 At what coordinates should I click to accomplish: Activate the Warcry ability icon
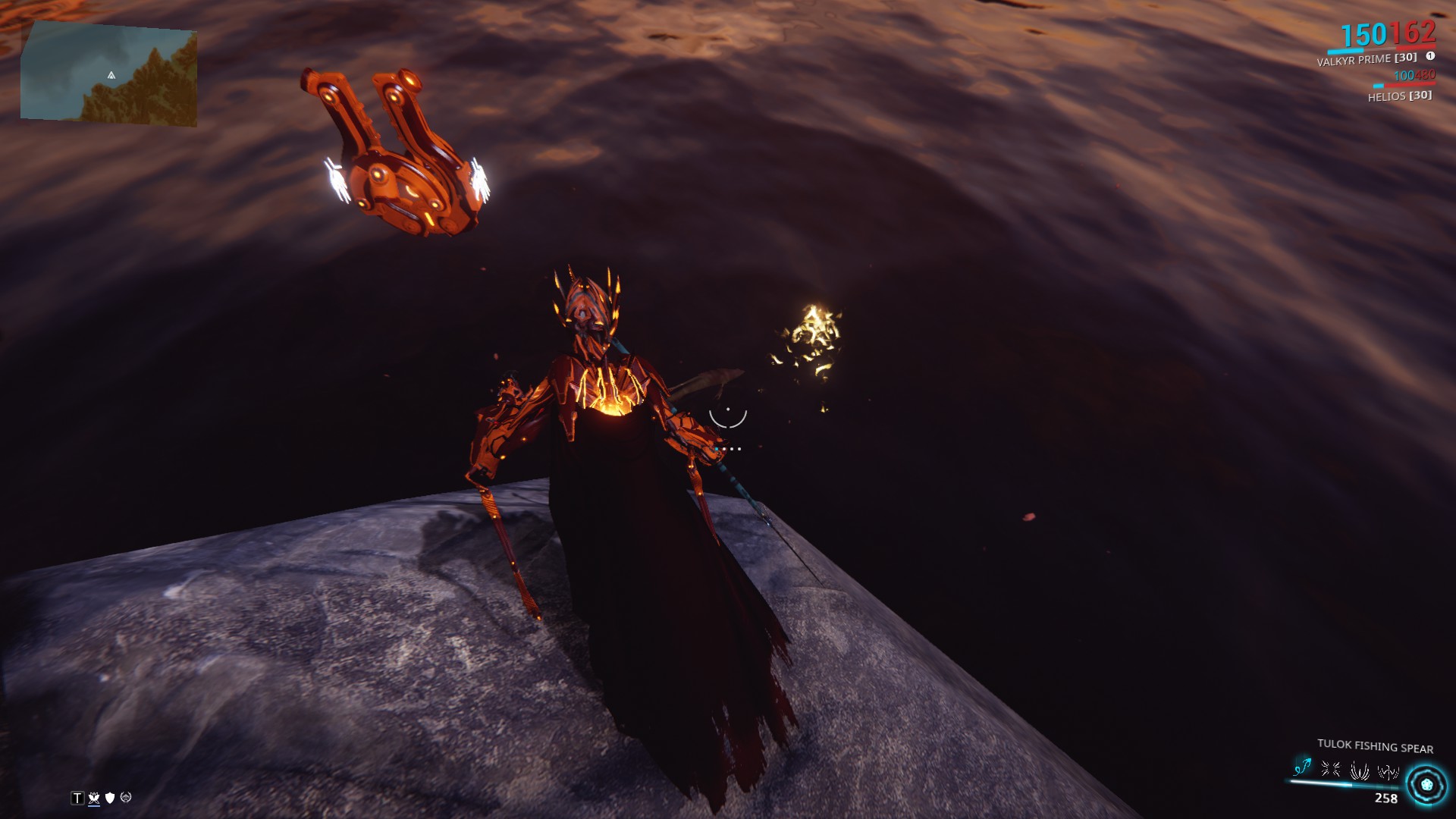[x=1330, y=770]
